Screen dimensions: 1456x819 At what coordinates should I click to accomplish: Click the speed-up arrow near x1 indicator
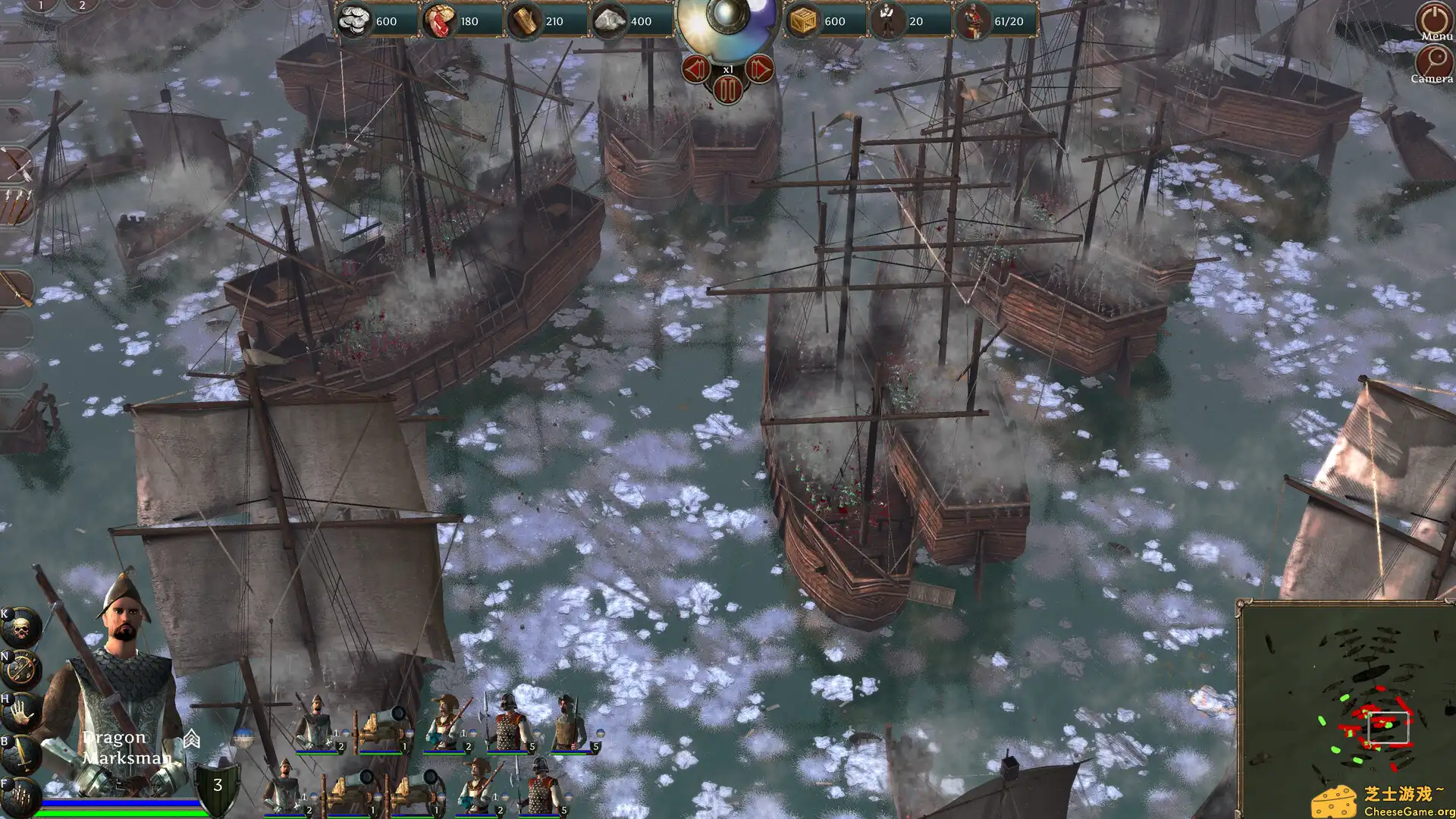[x=759, y=68]
